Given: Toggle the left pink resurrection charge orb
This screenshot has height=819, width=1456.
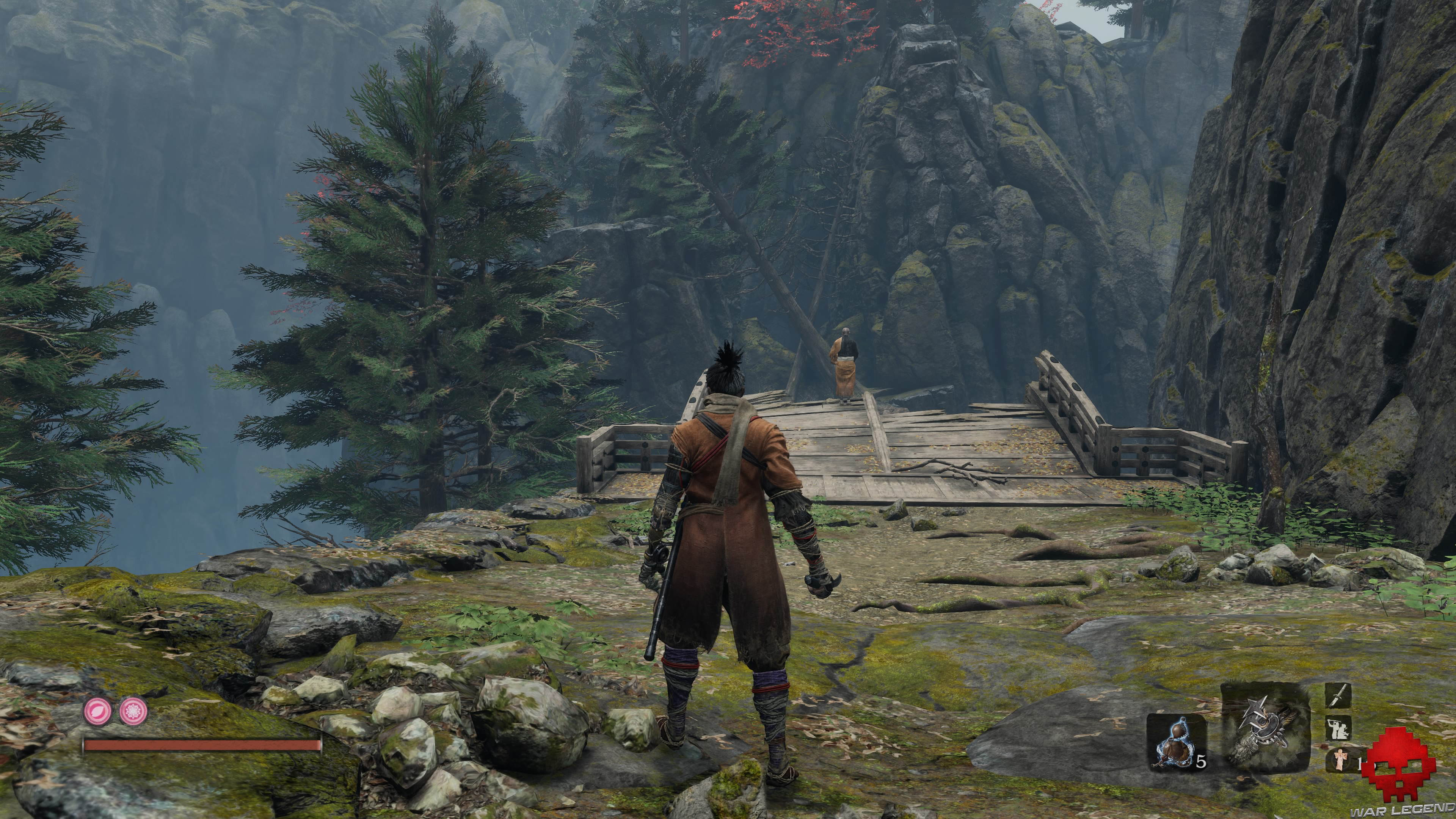Looking at the screenshot, I should tap(97, 712).
